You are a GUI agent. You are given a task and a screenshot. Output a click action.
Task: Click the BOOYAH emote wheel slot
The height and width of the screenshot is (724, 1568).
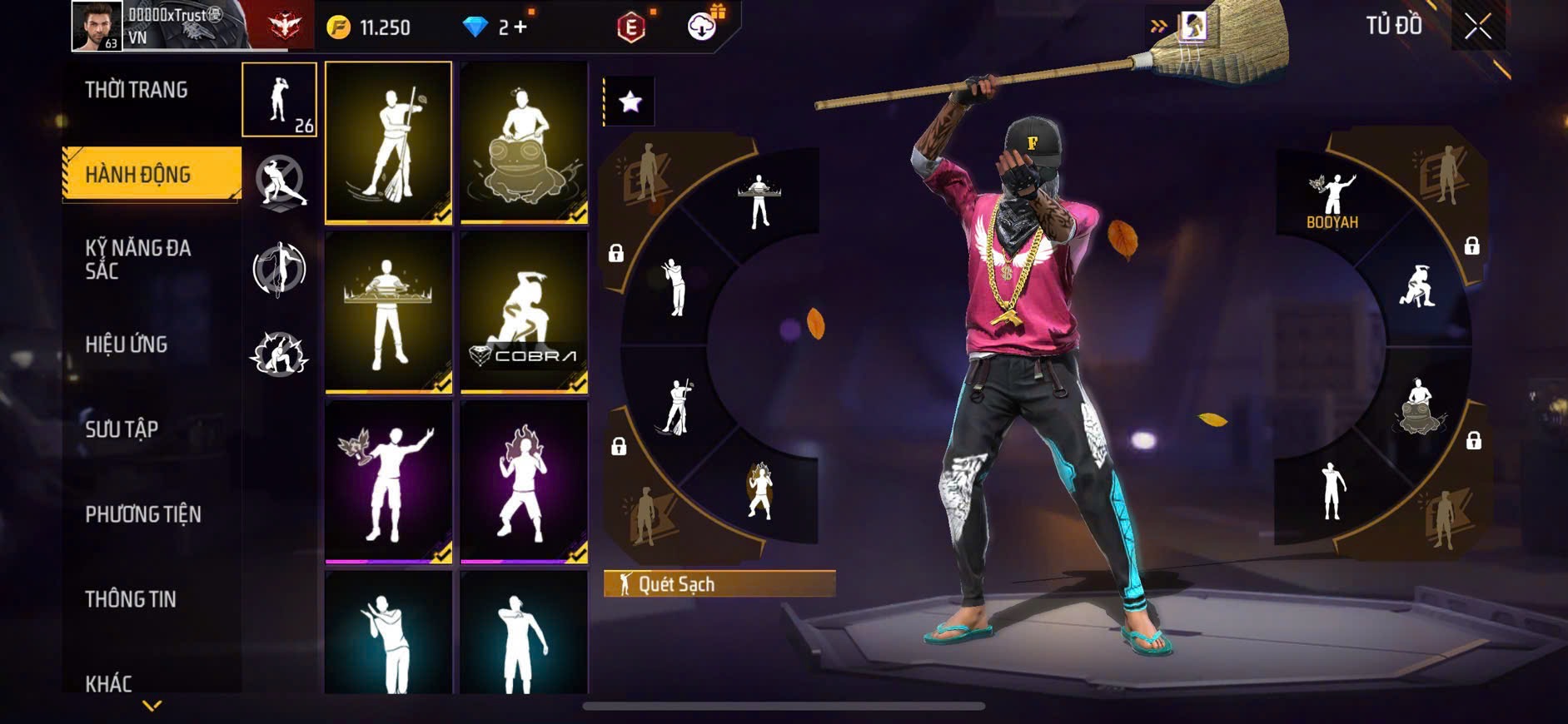coord(1332,201)
